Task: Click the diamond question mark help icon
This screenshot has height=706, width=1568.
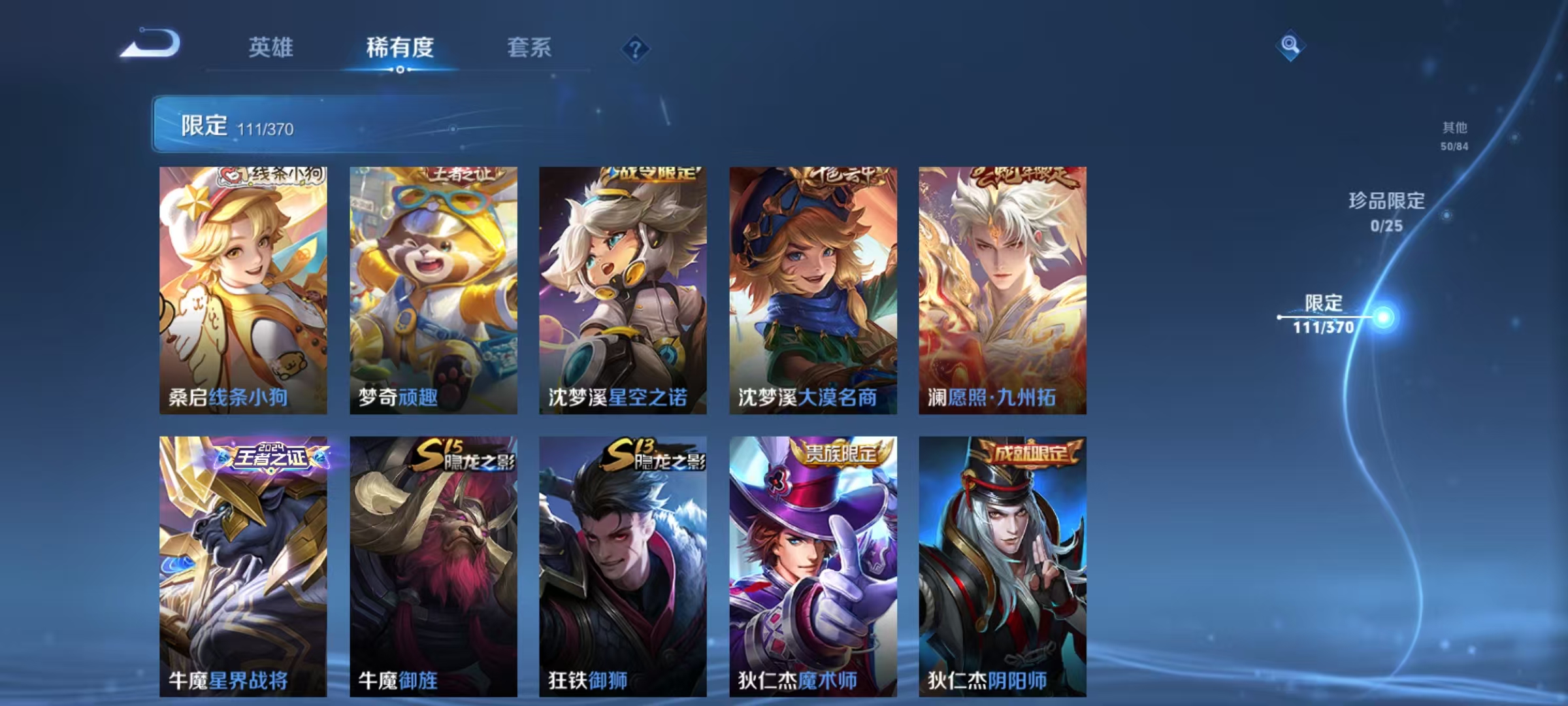Action: [635, 48]
